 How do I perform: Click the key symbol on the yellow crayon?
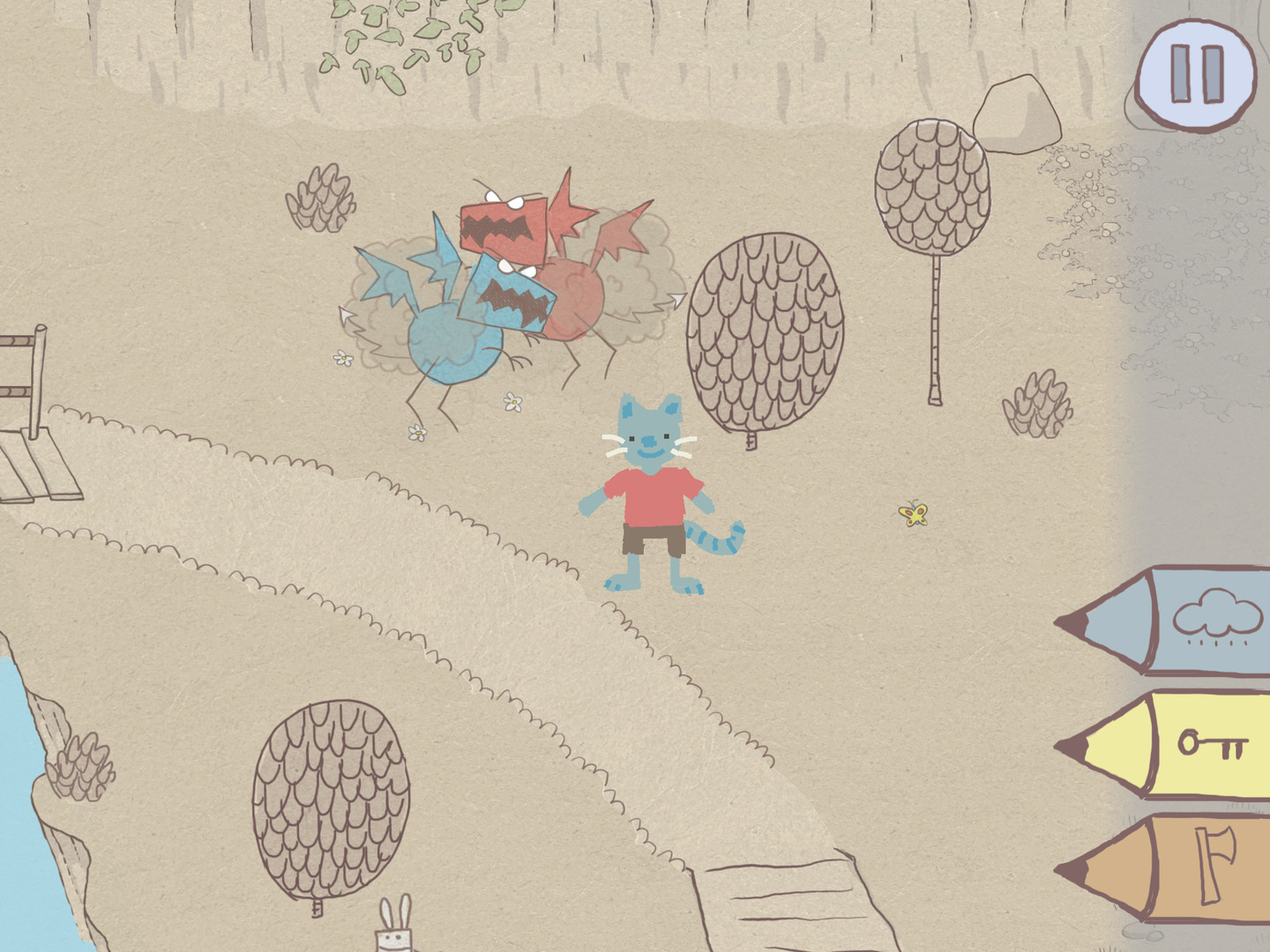click(1213, 745)
